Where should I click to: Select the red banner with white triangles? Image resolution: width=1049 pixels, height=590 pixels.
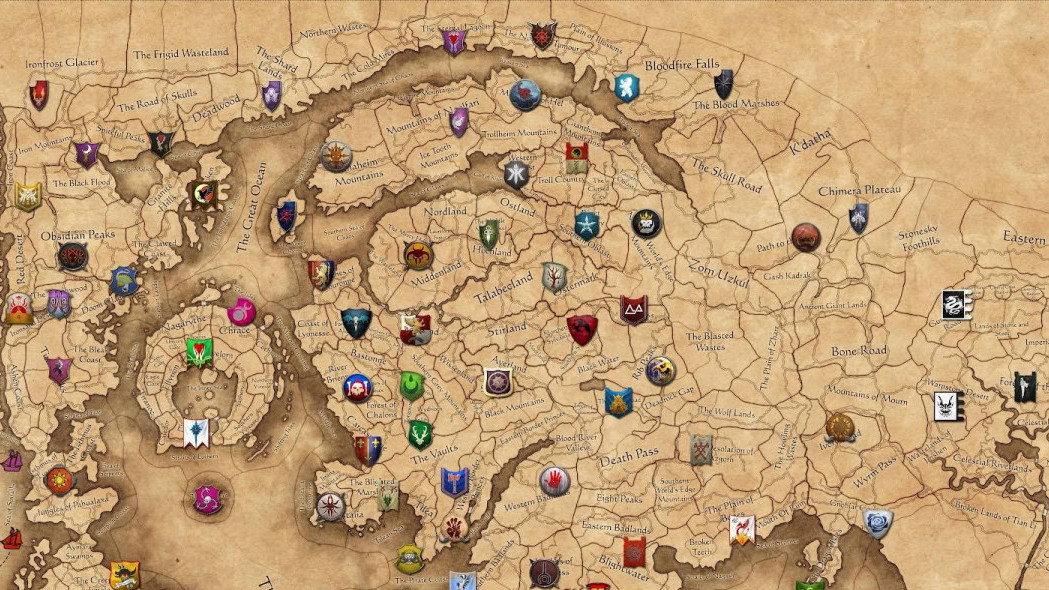tap(633, 309)
